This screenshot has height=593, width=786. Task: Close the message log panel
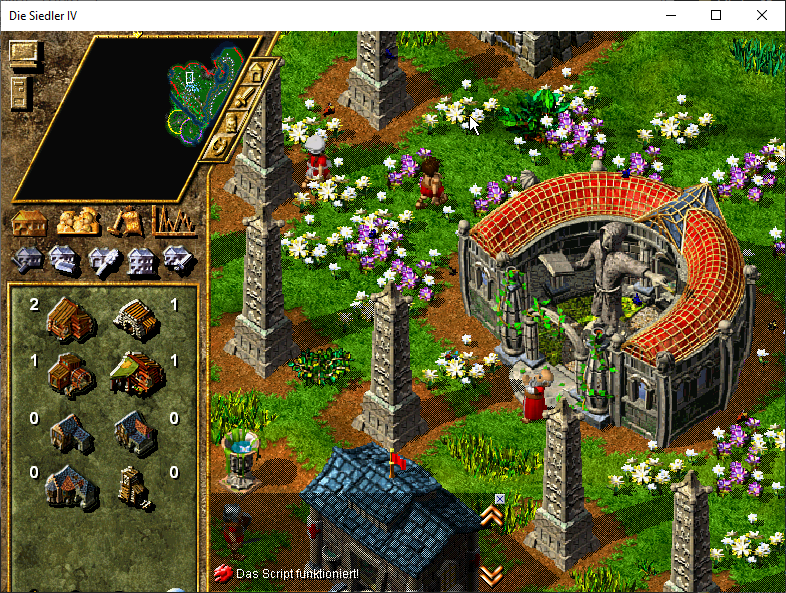click(x=500, y=499)
